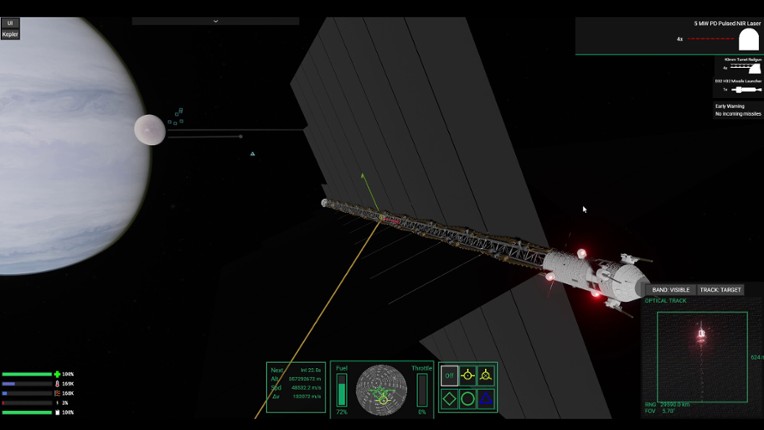
Task: Toggle the UI button
Action: (x=10, y=22)
